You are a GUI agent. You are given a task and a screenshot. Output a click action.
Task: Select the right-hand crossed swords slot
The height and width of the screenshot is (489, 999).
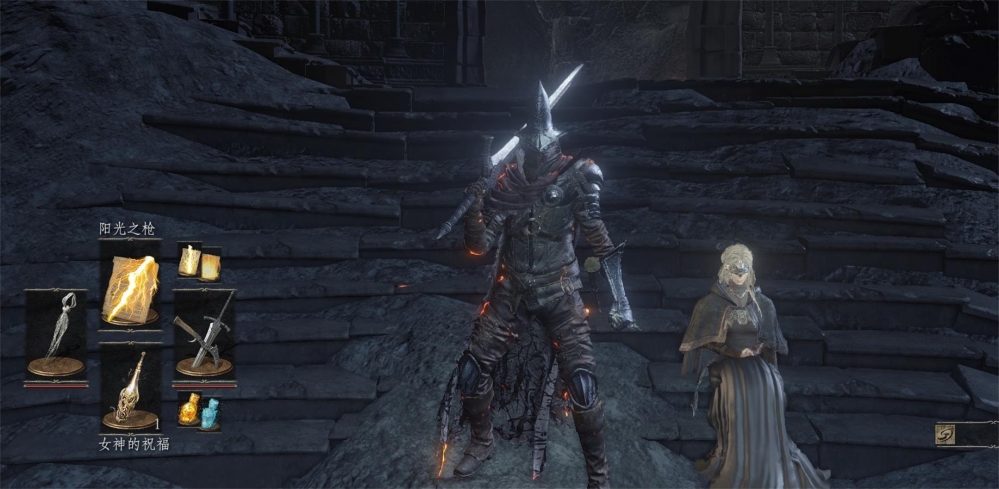point(204,335)
